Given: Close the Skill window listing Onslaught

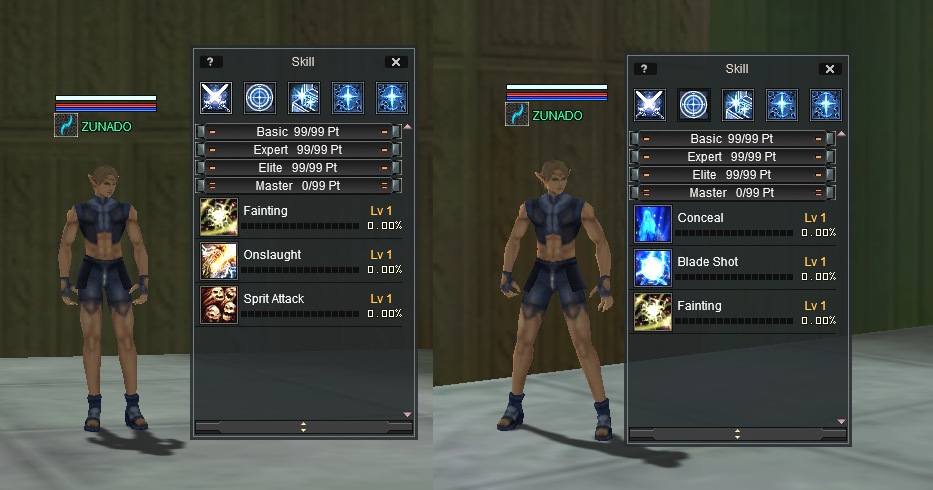Looking at the screenshot, I should (396, 62).
